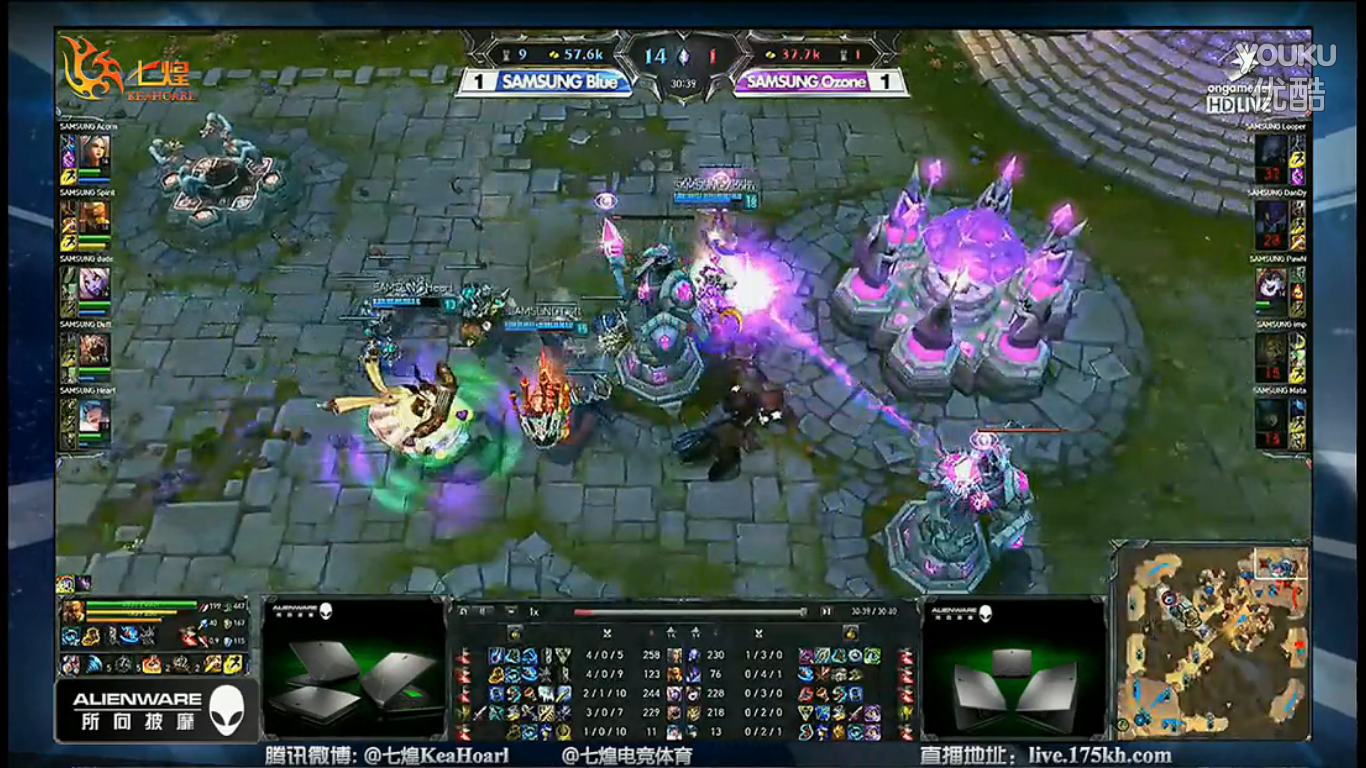The width and height of the screenshot is (1366, 768).
Task: Select SAMSUNG PawN's champion portrait
Action: click(x=1271, y=283)
